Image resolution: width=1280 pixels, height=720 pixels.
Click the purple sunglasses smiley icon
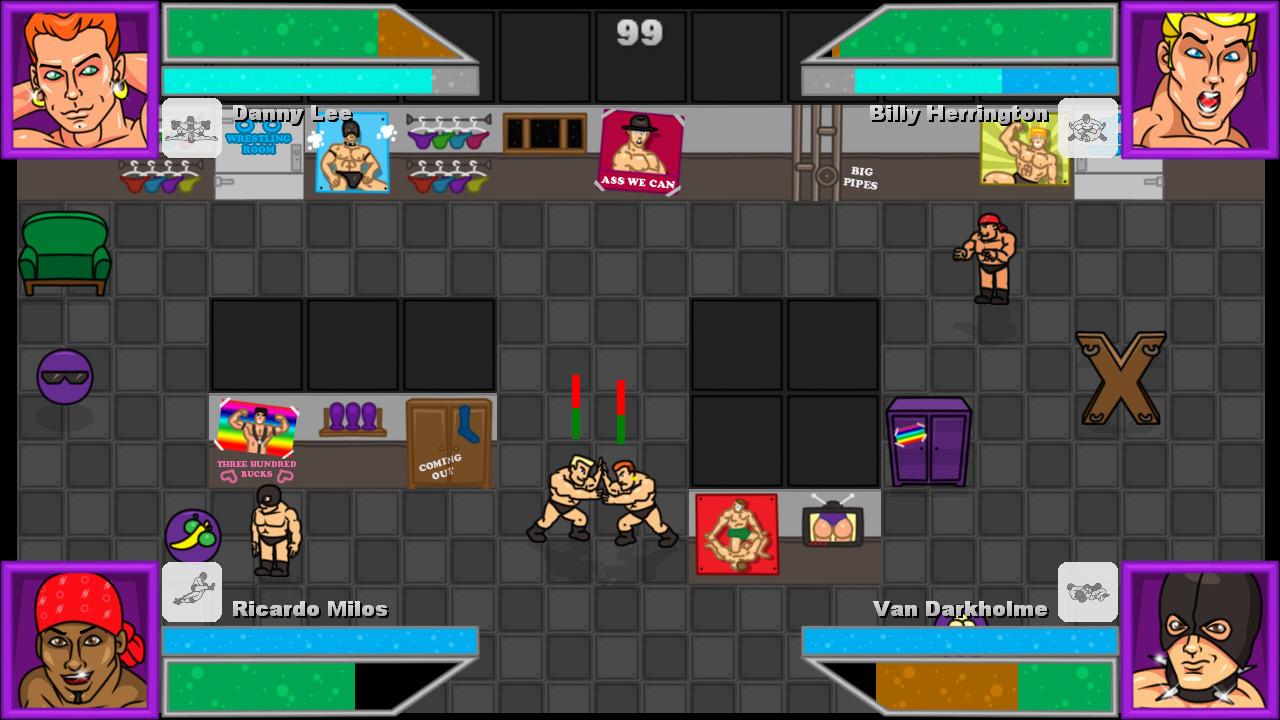(64, 376)
